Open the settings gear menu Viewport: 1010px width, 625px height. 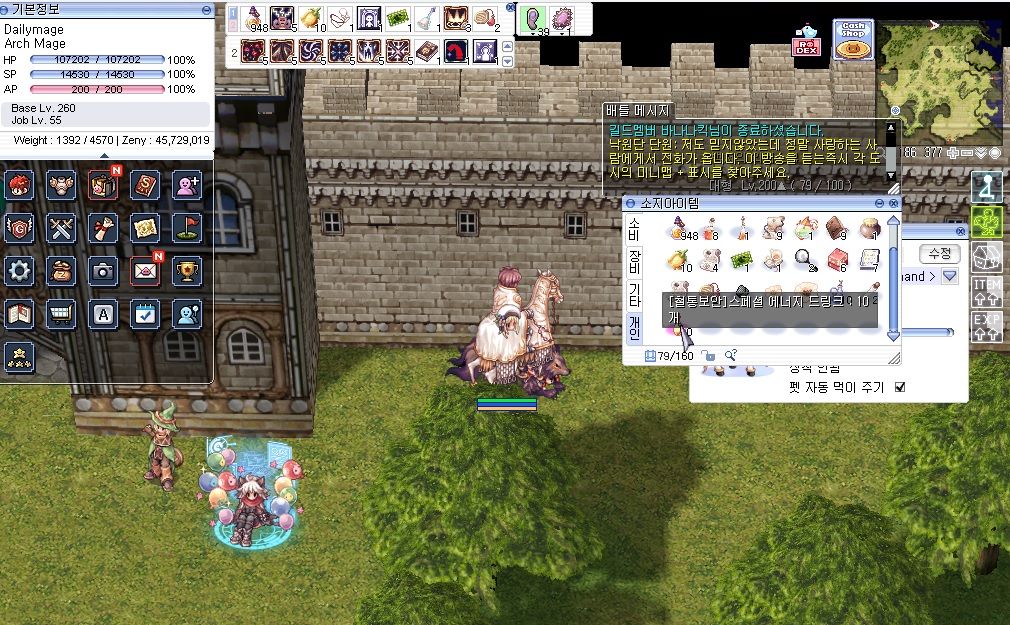pos(20,270)
